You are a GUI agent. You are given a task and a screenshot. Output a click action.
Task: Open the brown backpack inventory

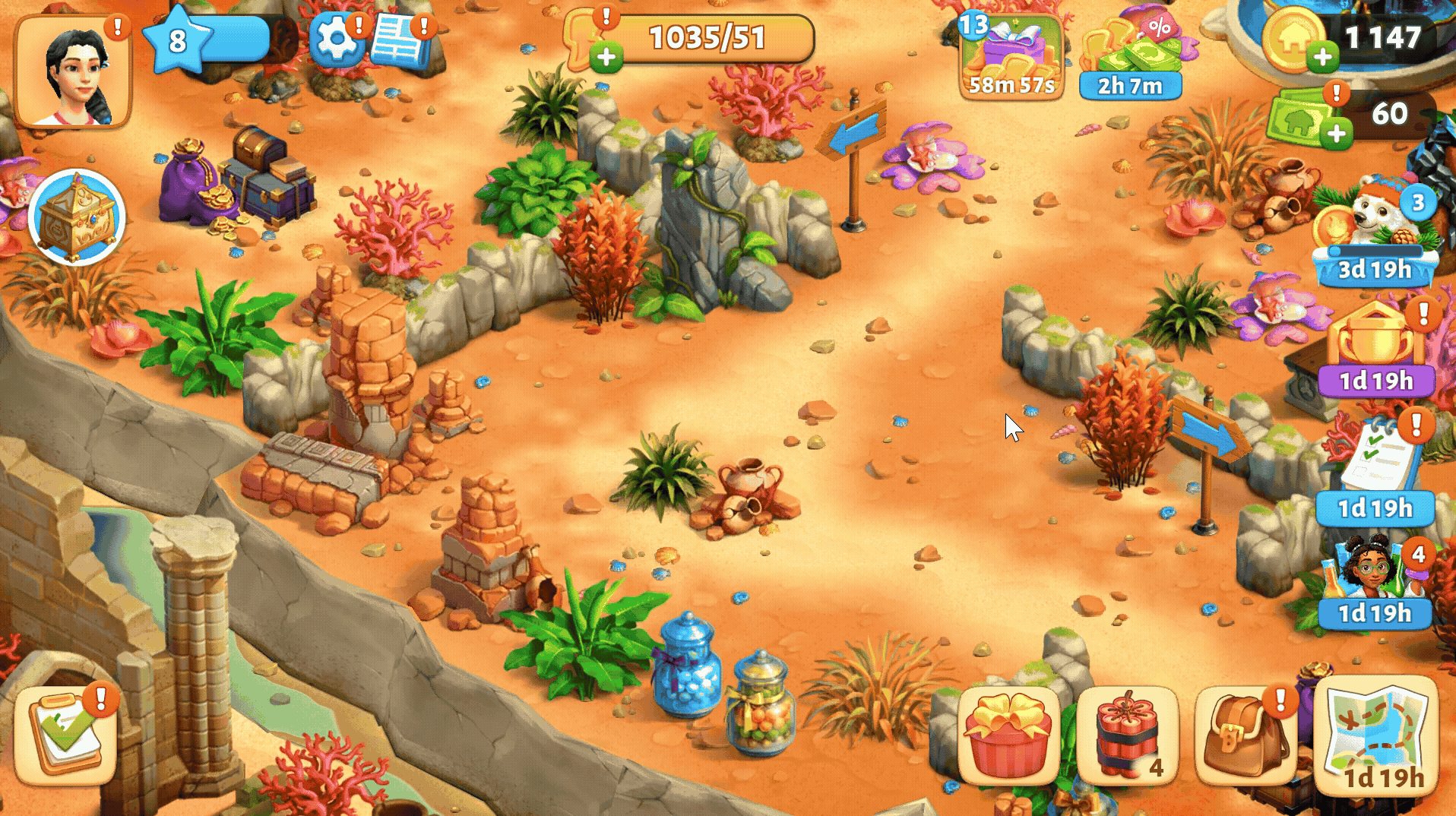point(1246,735)
